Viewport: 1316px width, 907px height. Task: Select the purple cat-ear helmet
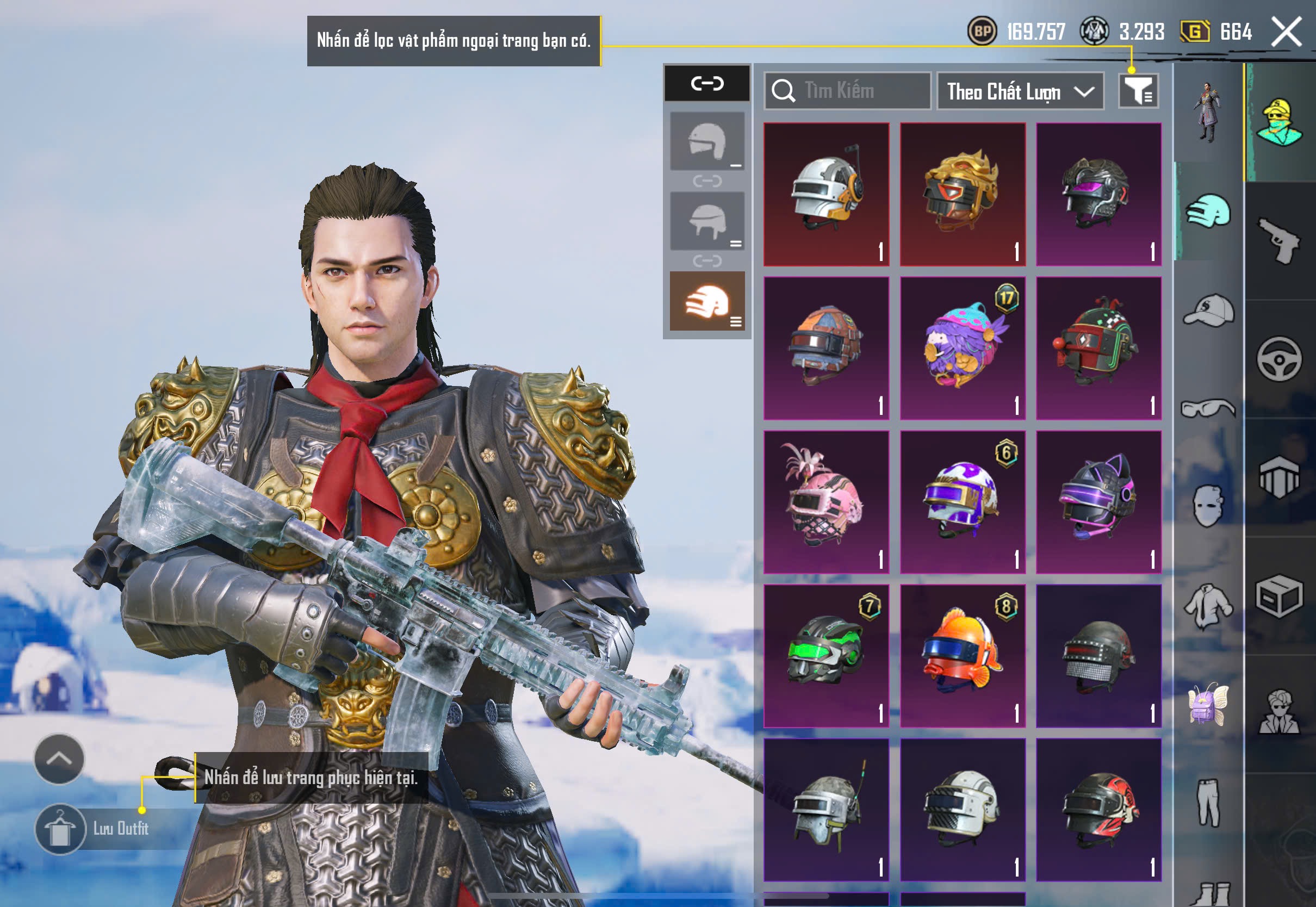coord(1098,502)
